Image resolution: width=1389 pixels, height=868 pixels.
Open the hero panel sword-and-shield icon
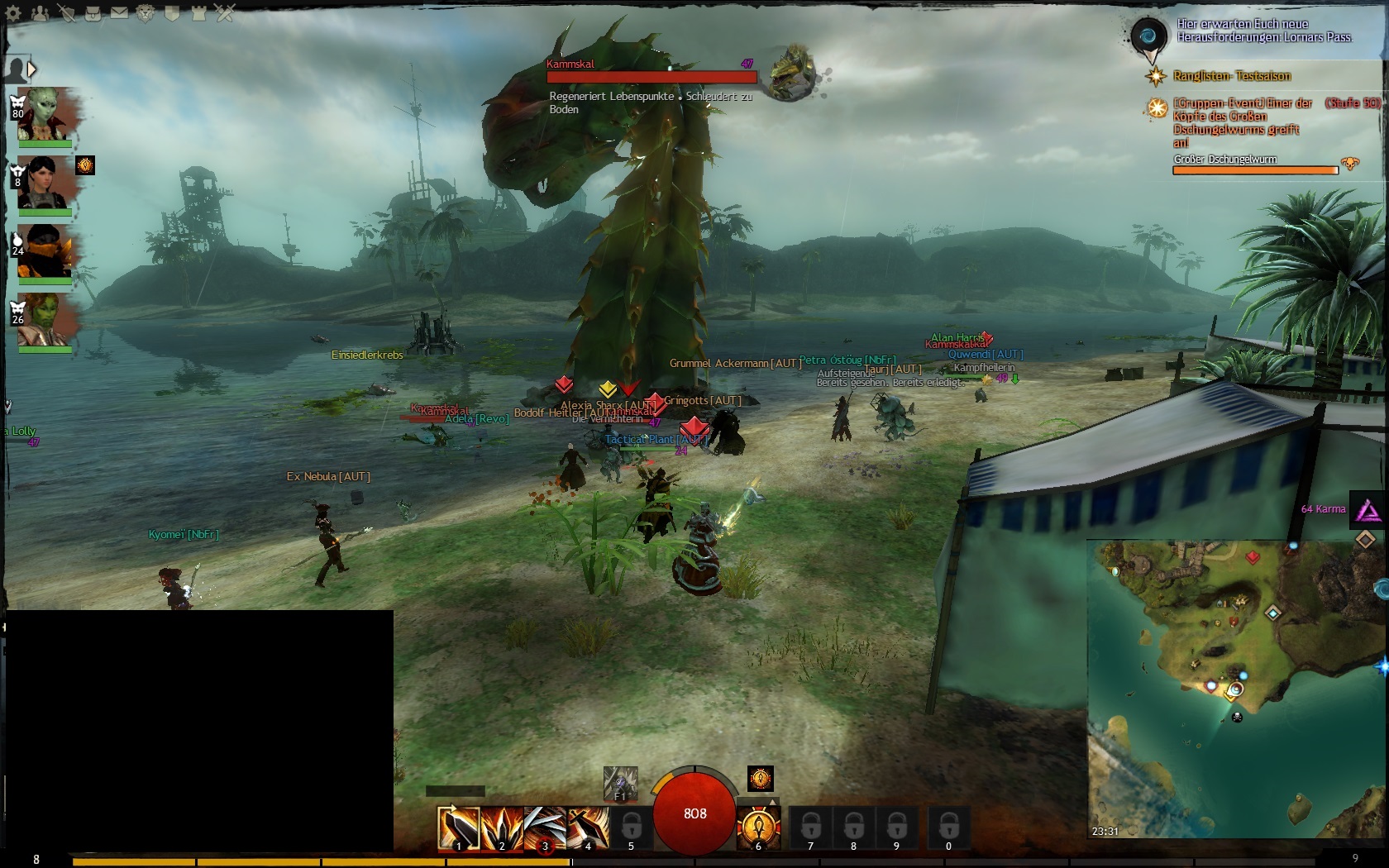66,13
